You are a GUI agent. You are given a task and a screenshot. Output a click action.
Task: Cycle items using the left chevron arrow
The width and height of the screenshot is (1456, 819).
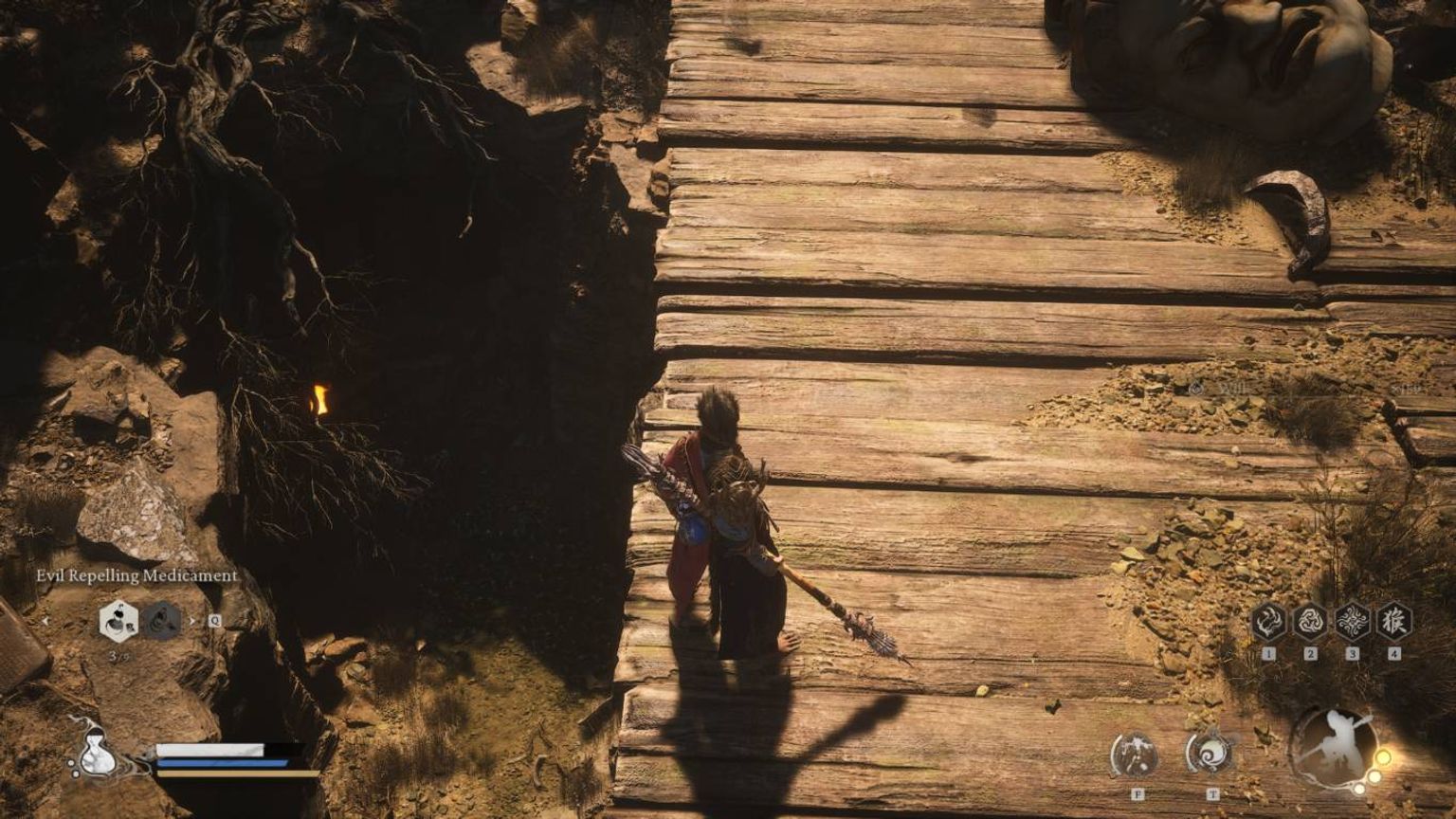point(46,622)
